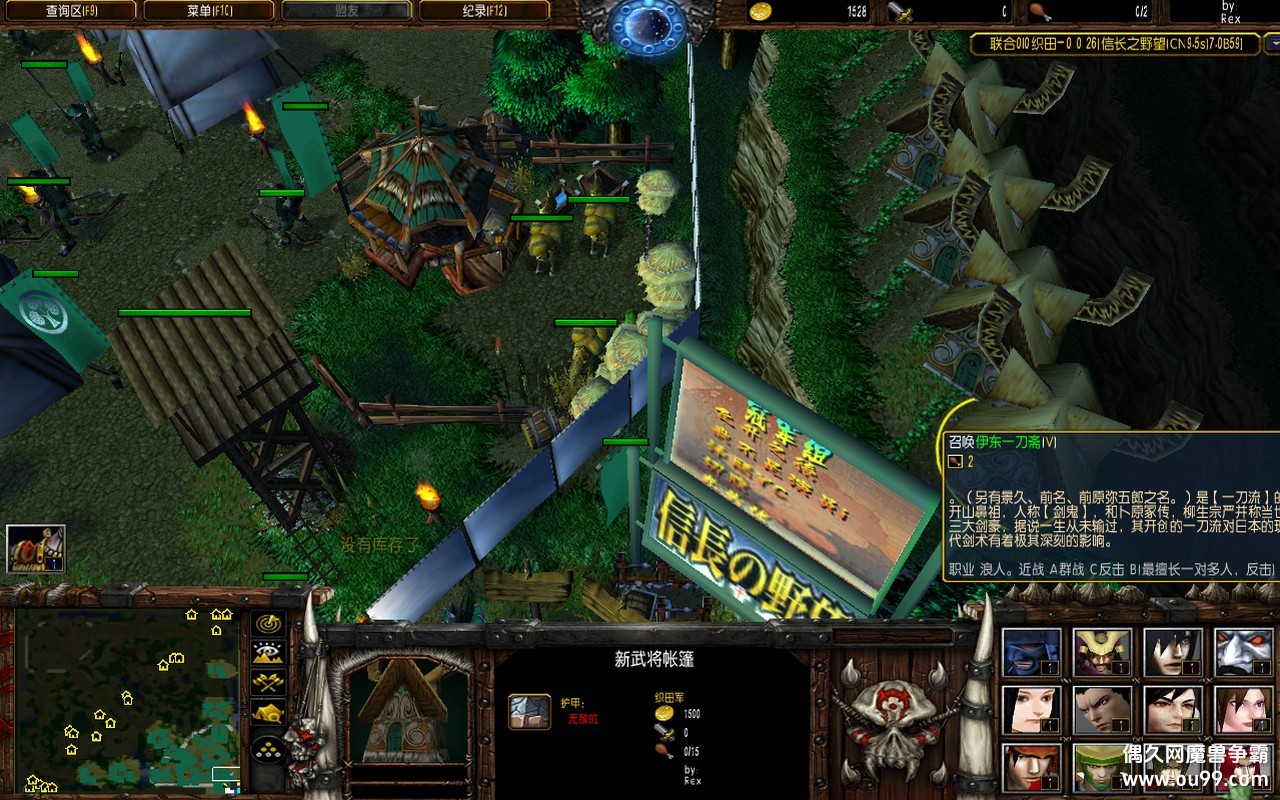Open the 纪录 (F12) message log
The image size is (1280, 800).
click(x=483, y=11)
